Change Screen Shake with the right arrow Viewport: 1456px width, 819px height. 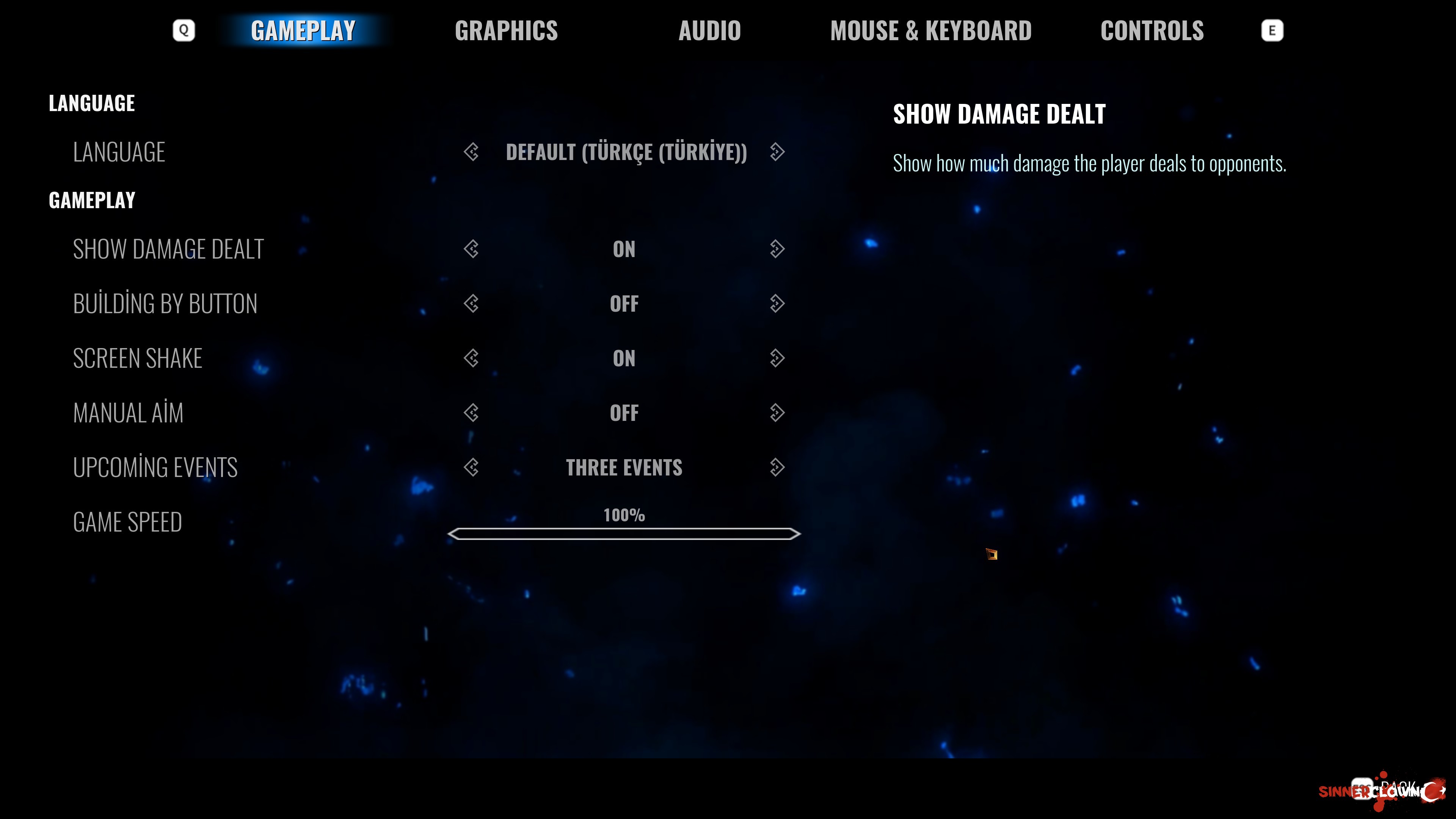777,358
